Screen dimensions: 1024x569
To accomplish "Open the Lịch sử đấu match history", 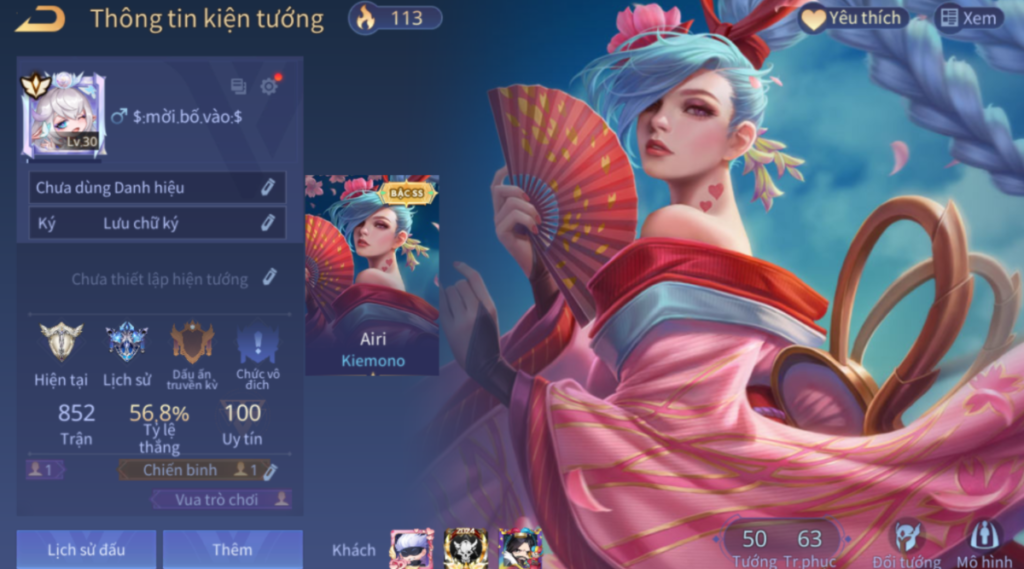I will (x=86, y=549).
